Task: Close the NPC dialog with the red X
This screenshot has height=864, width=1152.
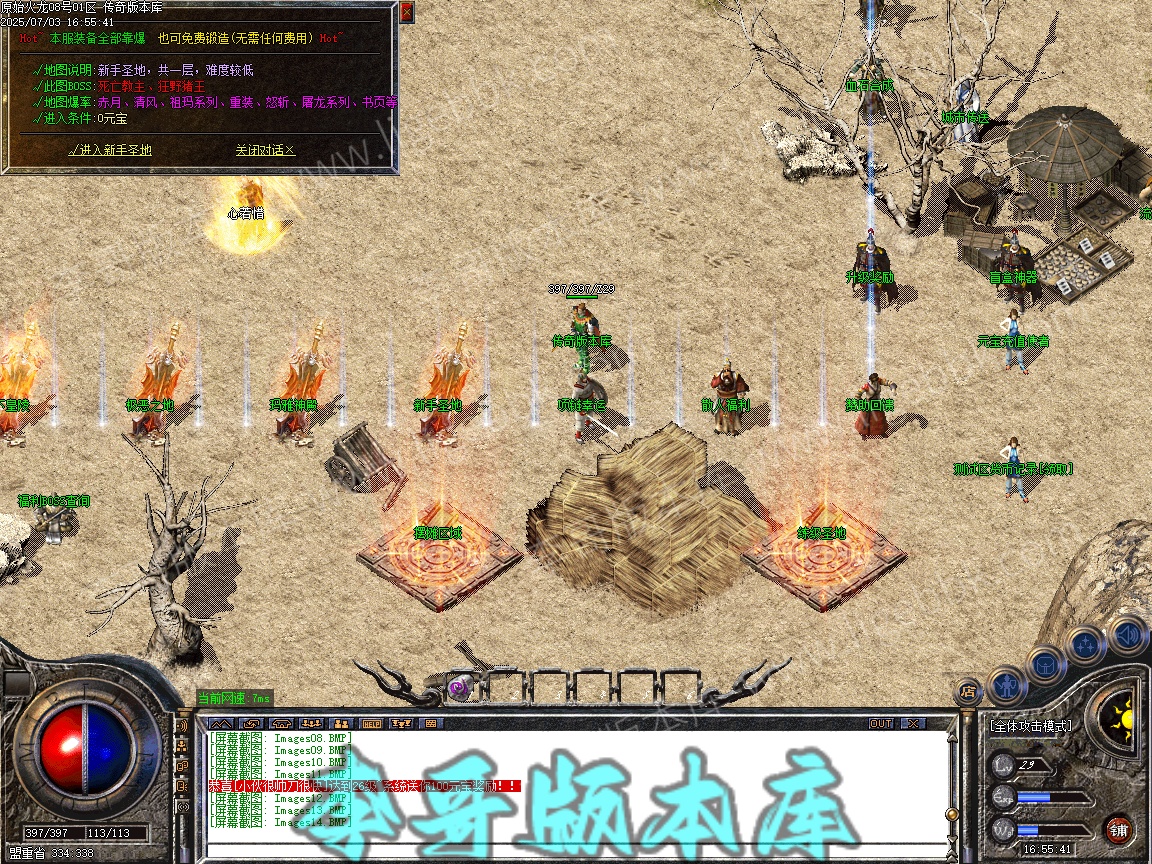Action: [406, 12]
